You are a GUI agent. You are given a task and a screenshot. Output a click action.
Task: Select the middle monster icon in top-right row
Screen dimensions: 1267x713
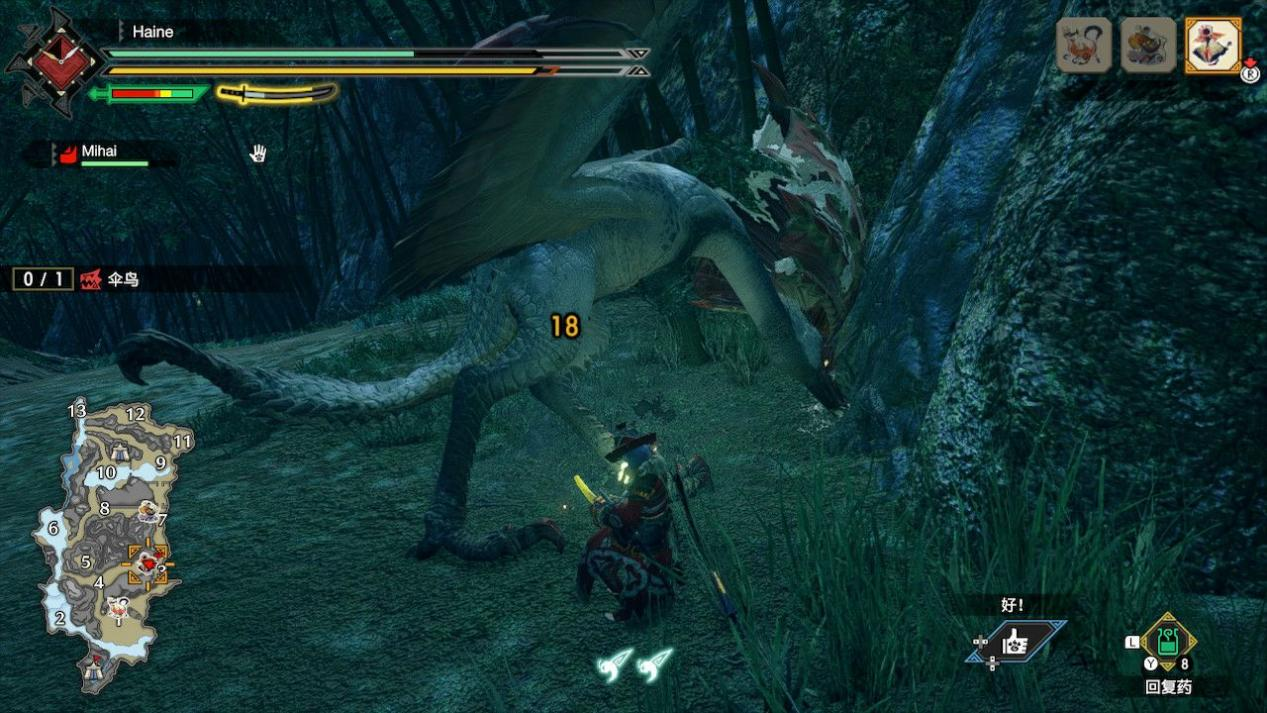[x=1148, y=45]
